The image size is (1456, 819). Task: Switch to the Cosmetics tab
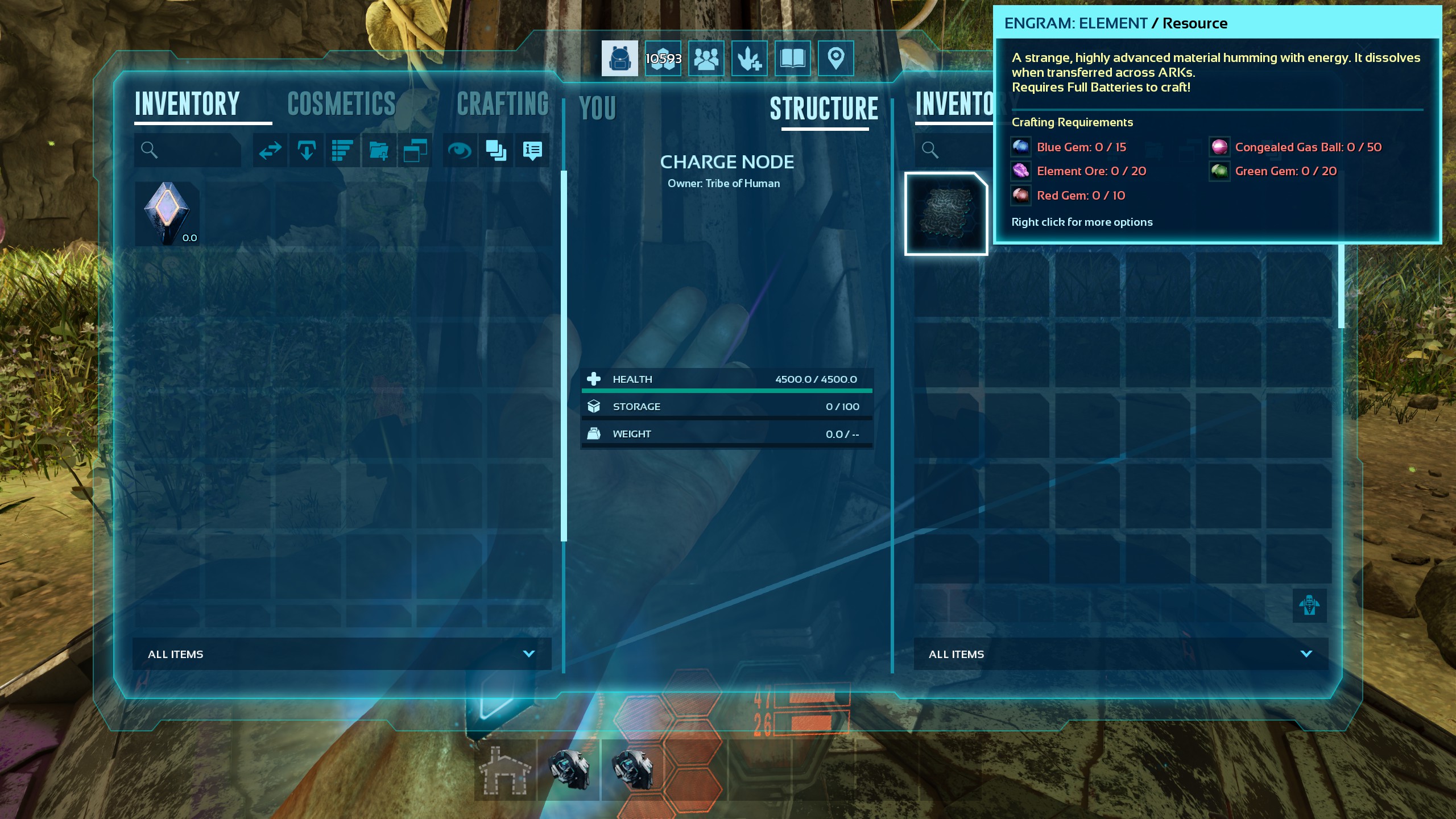tap(341, 104)
